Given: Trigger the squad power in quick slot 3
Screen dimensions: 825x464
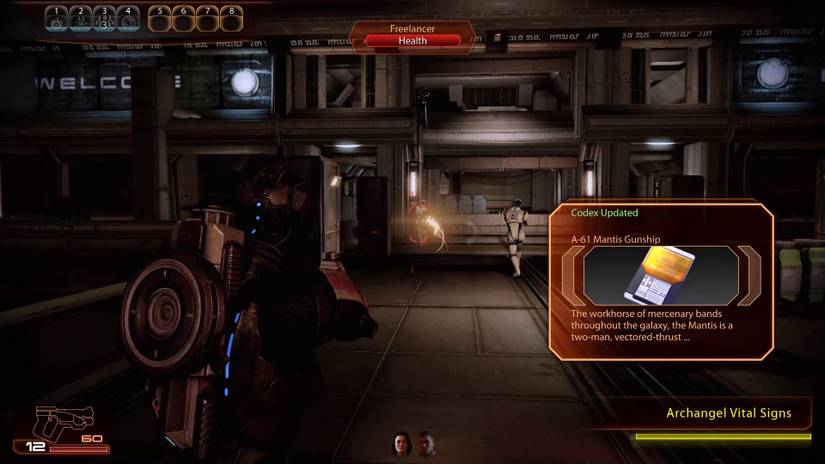Looking at the screenshot, I should coord(104,18).
